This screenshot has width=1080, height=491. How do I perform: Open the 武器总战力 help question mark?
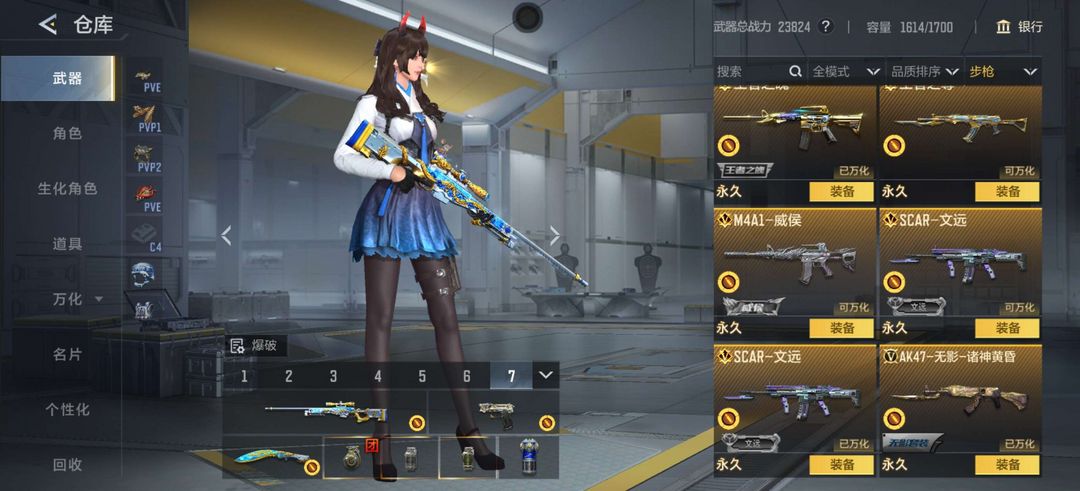click(x=826, y=27)
